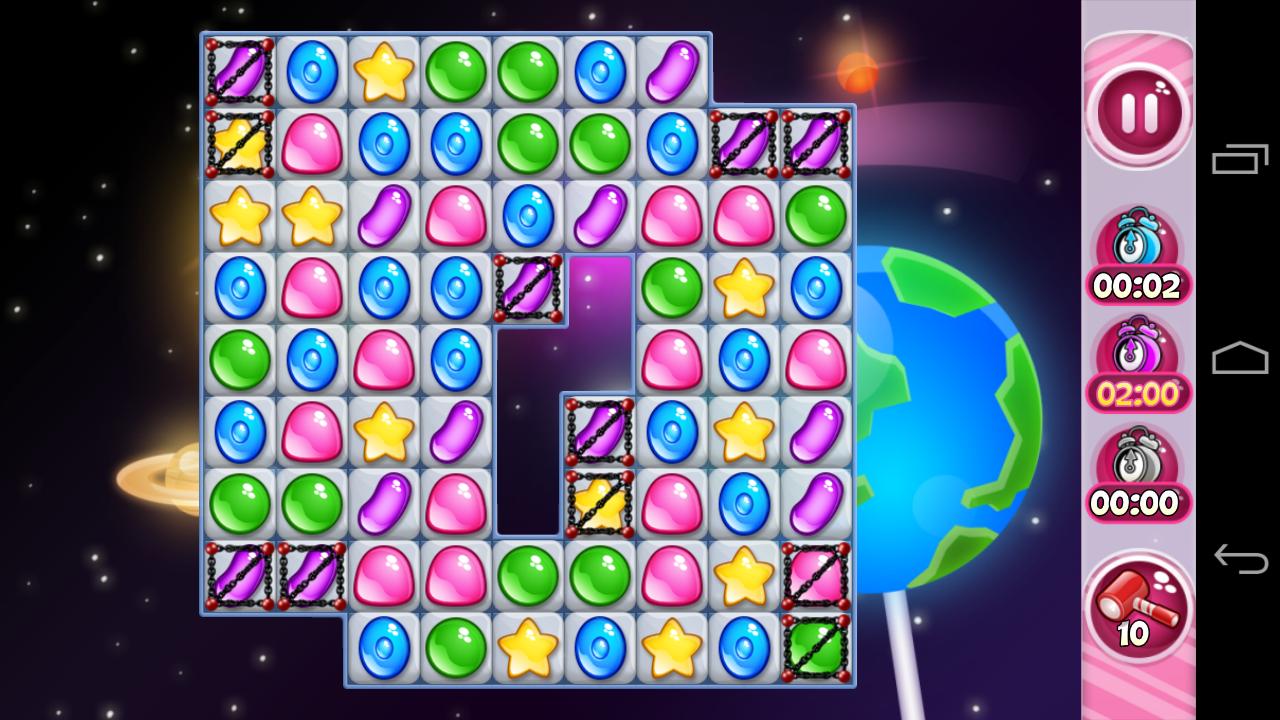The width and height of the screenshot is (1280, 720).
Task: Select the chained purple candy near the board center
Action: point(598,432)
